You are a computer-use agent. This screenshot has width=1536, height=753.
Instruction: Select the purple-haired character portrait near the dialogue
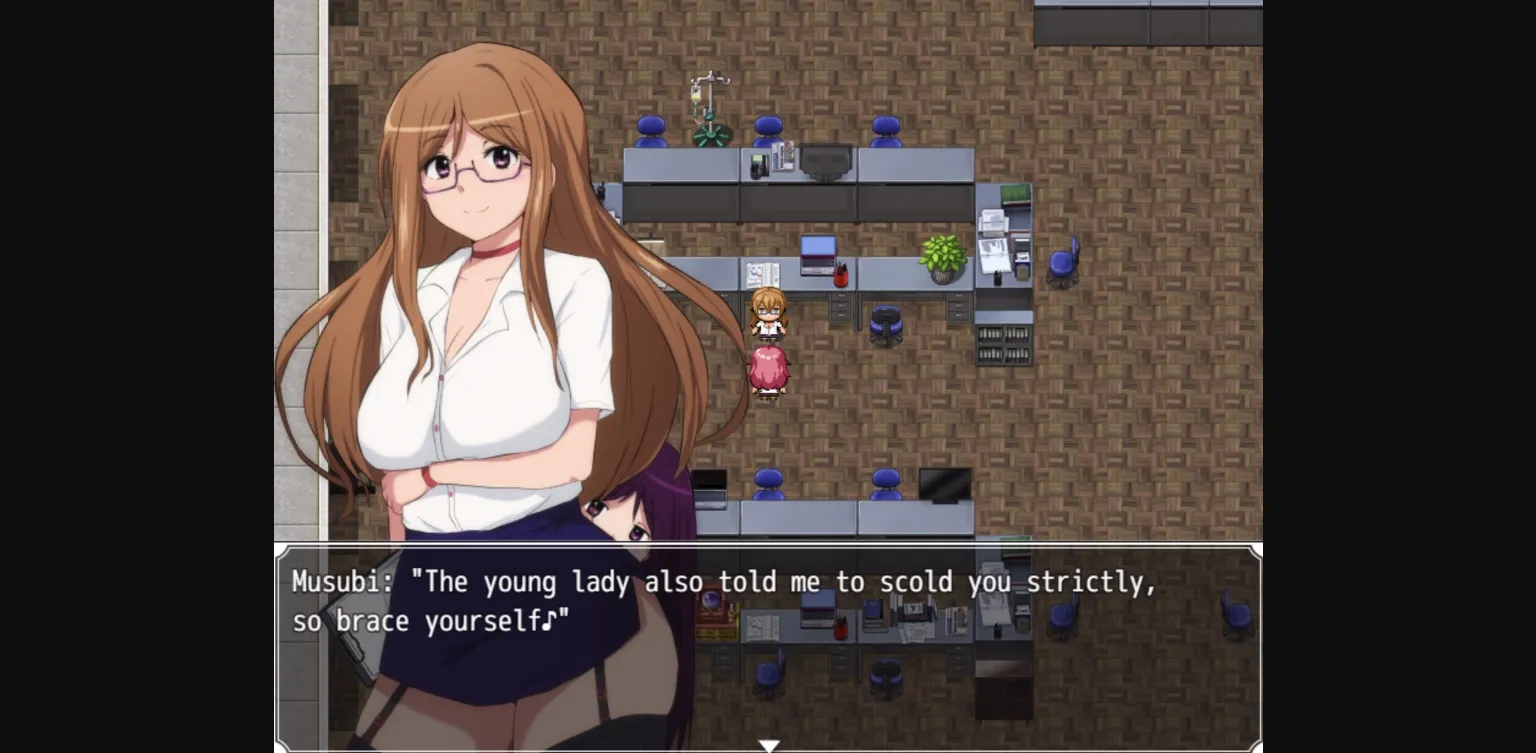pos(630,520)
